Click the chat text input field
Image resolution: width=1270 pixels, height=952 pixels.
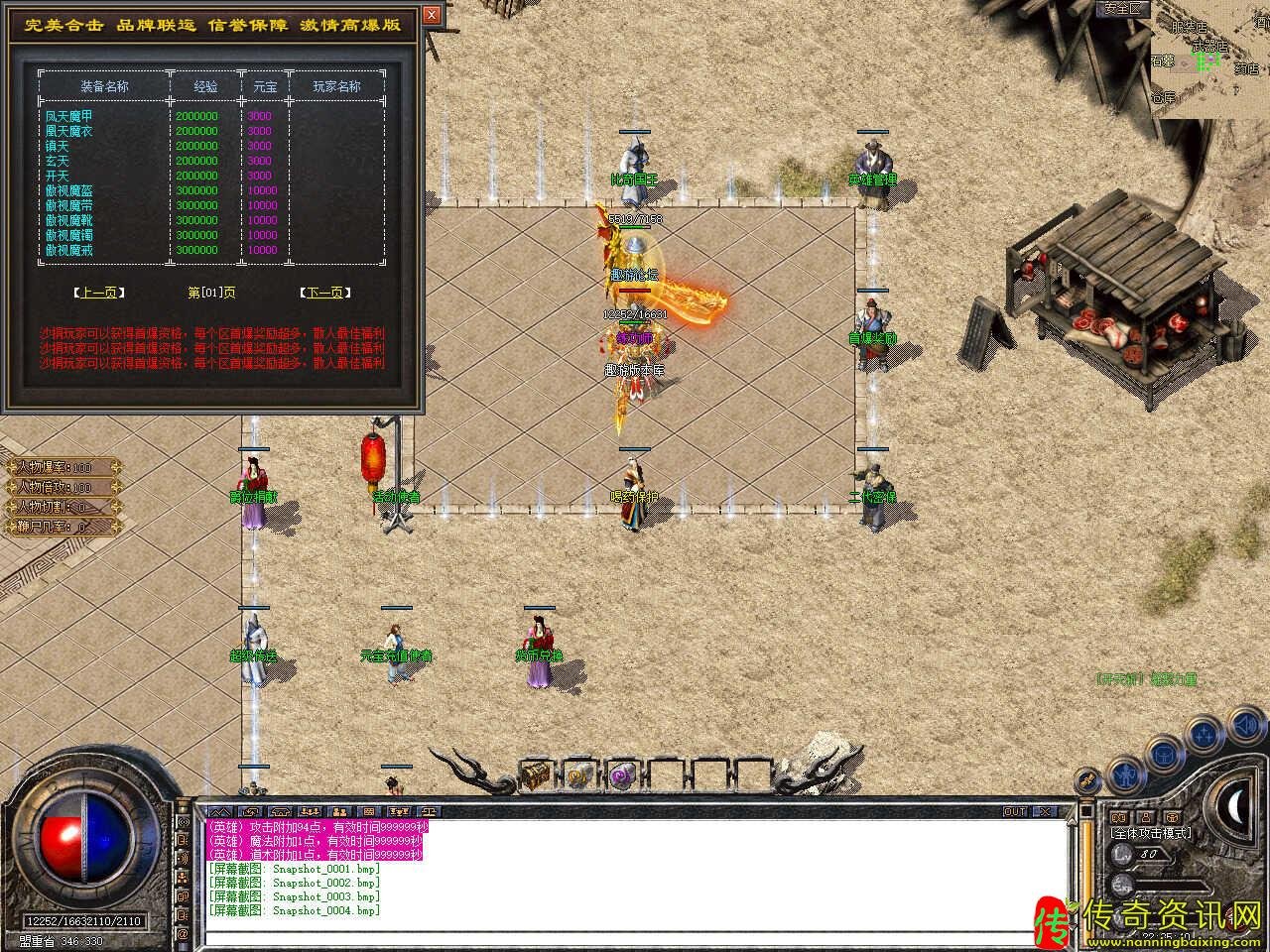pyautogui.click(x=635, y=936)
